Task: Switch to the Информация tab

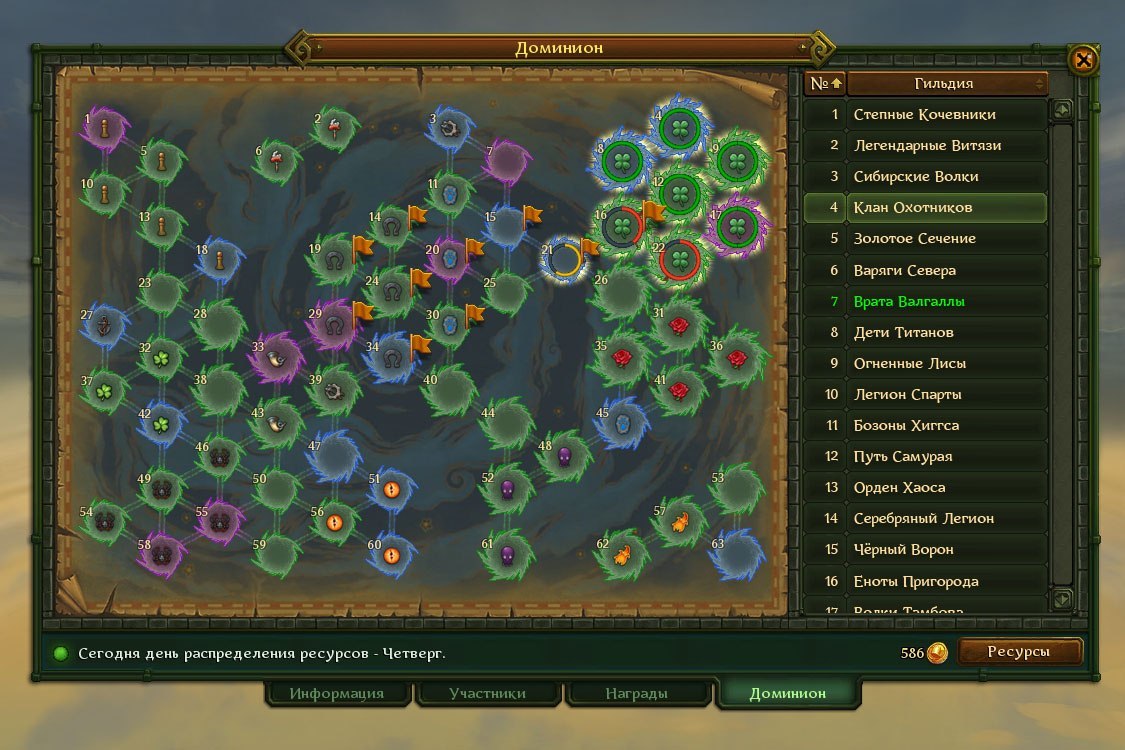Action: tap(337, 693)
